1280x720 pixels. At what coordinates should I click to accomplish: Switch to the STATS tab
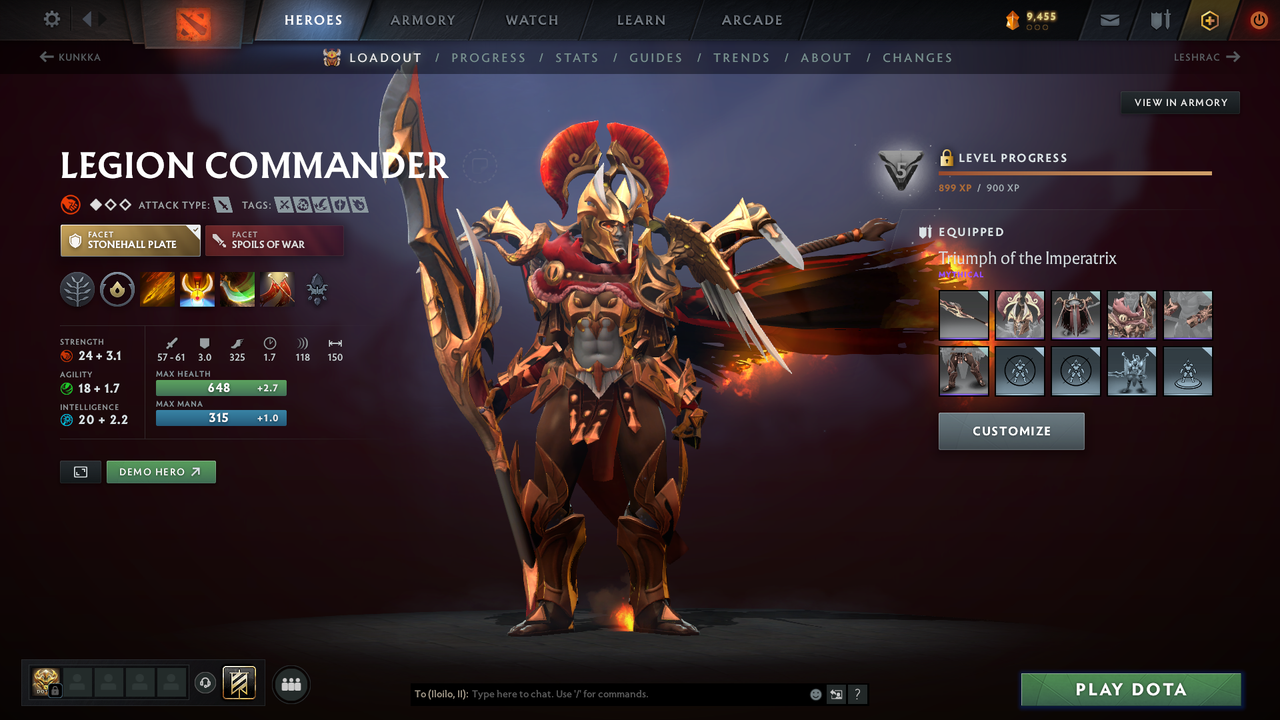577,57
